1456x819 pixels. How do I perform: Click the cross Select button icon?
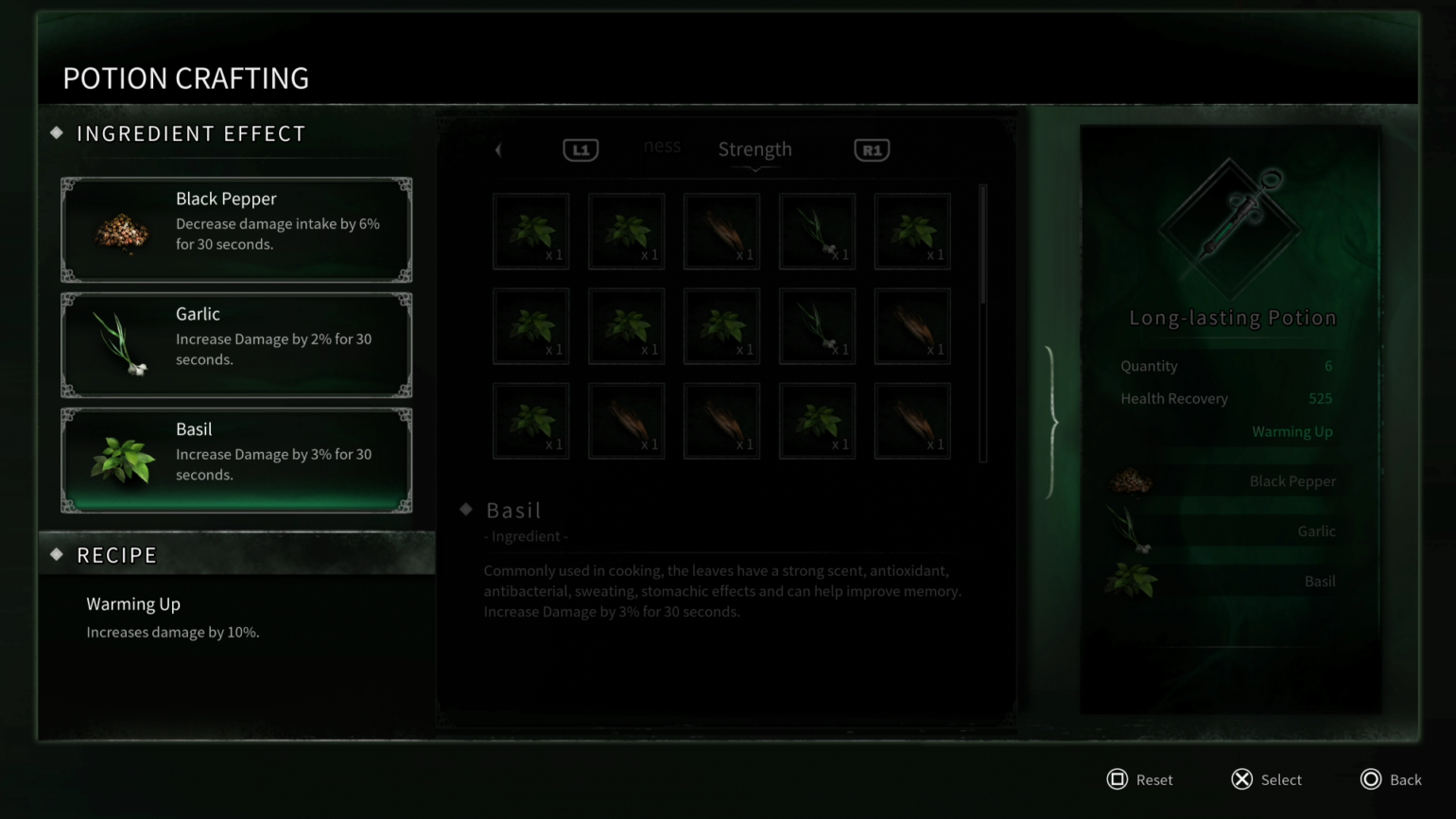pyautogui.click(x=1241, y=779)
